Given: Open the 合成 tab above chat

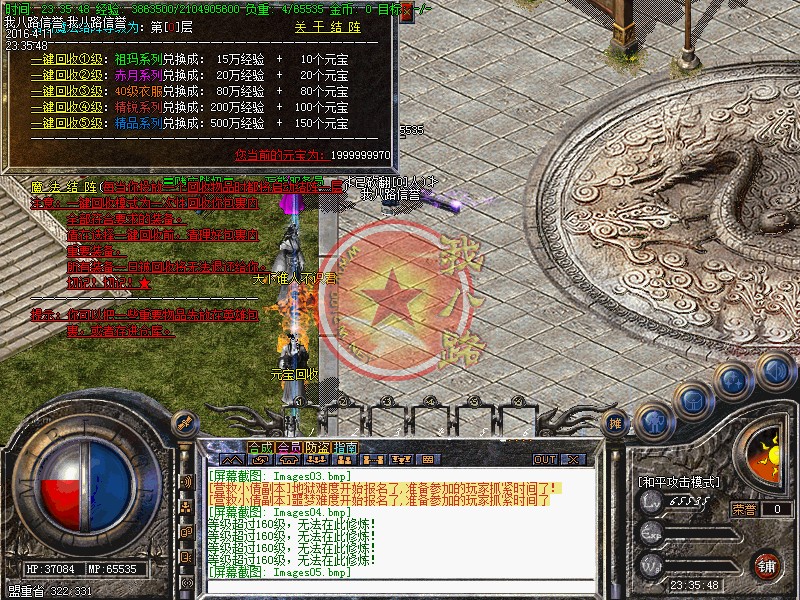Looking at the screenshot, I should click(x=260, y=447).
